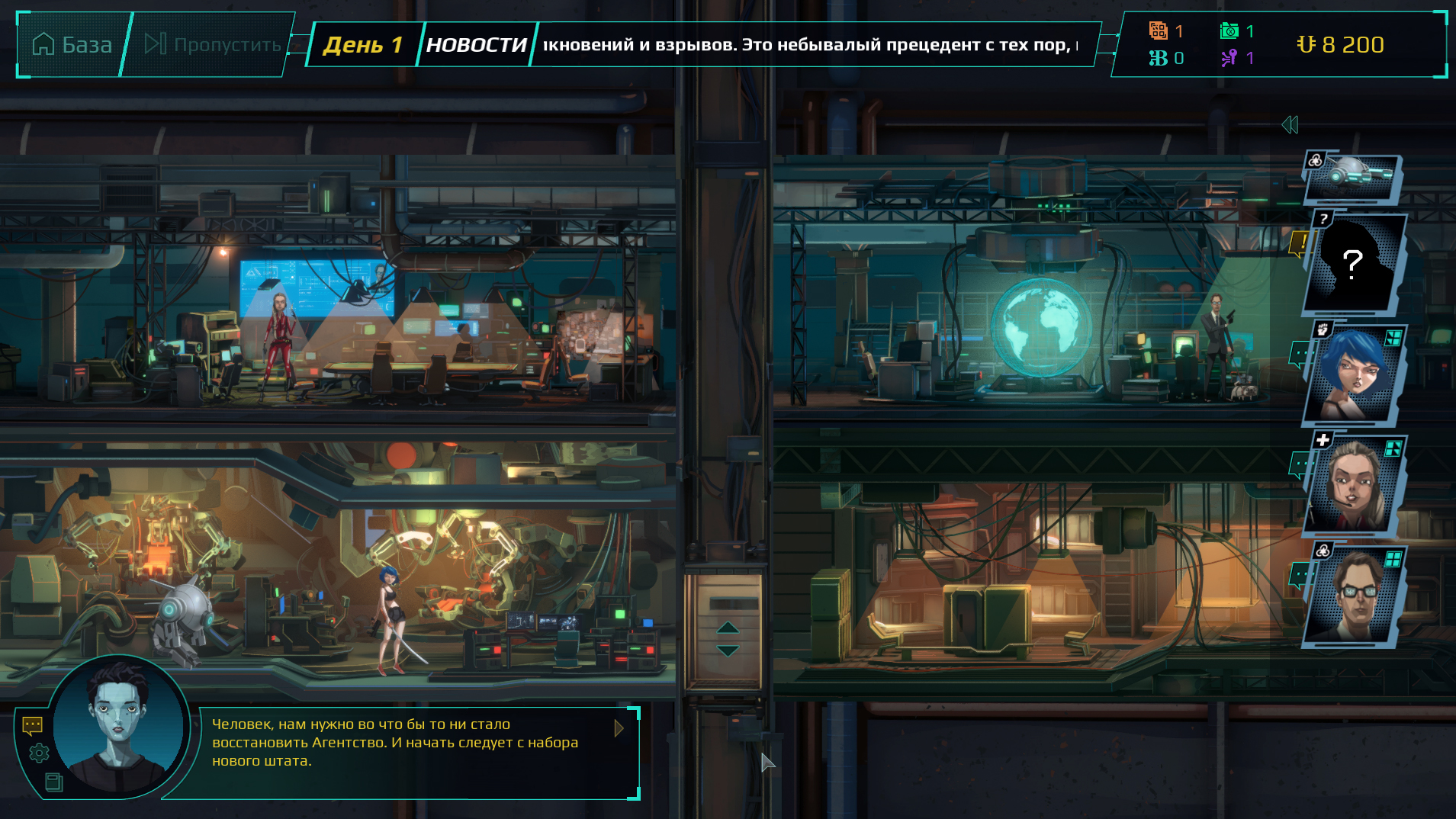Click the yellow exclamation alert bubble
The width and height of the screenshot is (1456, 819).
coord(1298,244)
